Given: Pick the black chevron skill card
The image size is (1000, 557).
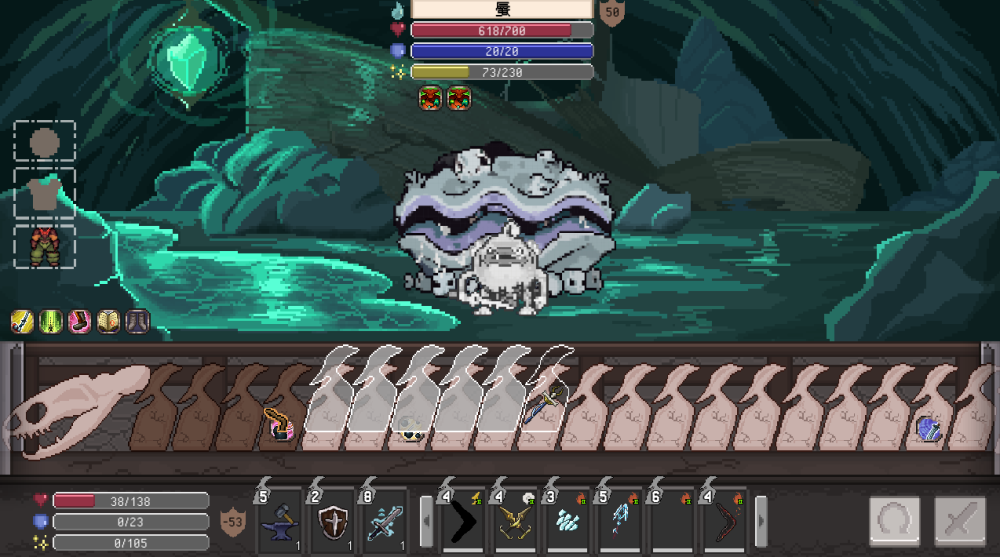Looking at the screenshot, I should coord(462,521).
